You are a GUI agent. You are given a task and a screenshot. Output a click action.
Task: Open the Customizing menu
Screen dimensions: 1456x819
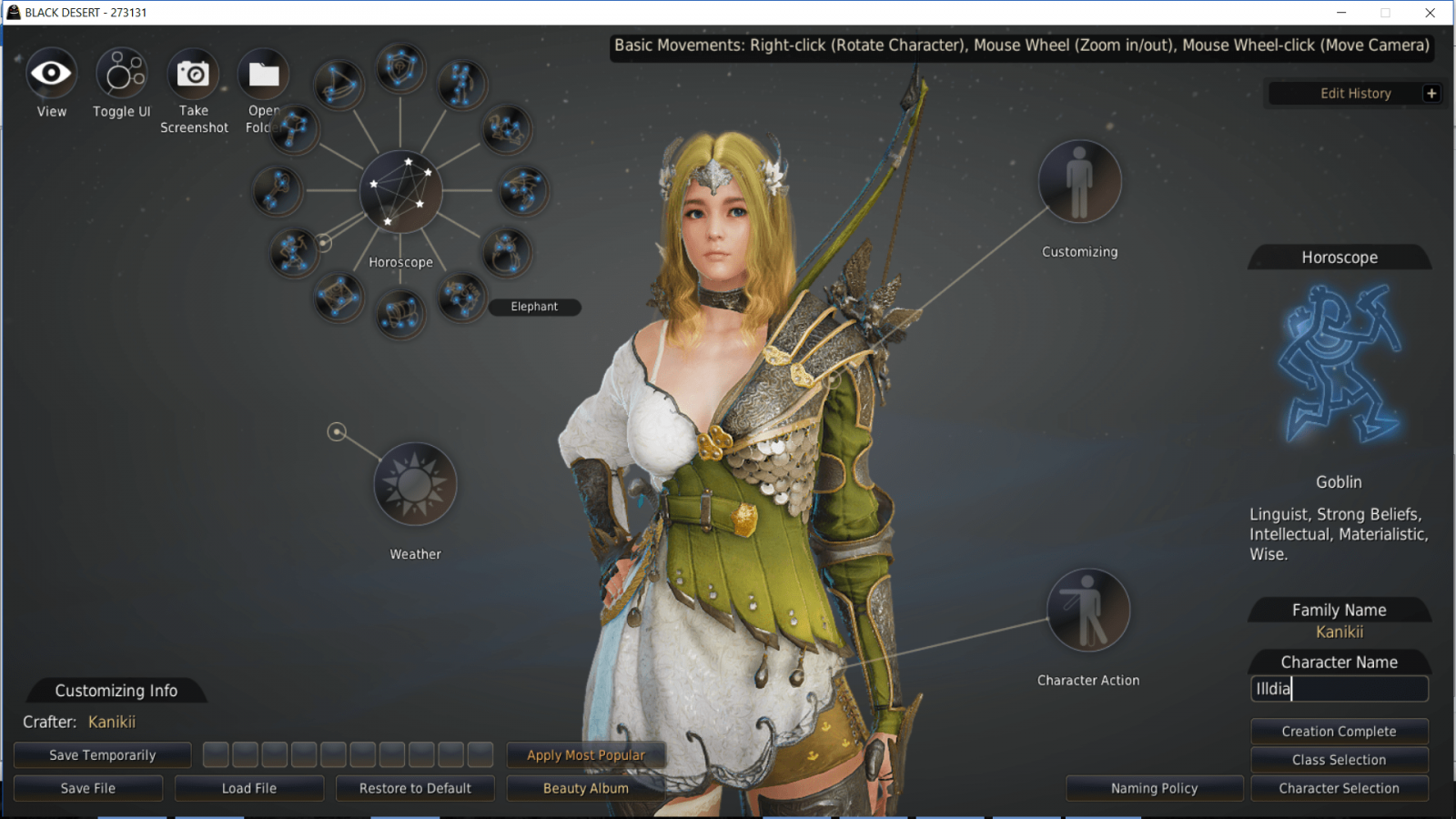point(1079,182)
